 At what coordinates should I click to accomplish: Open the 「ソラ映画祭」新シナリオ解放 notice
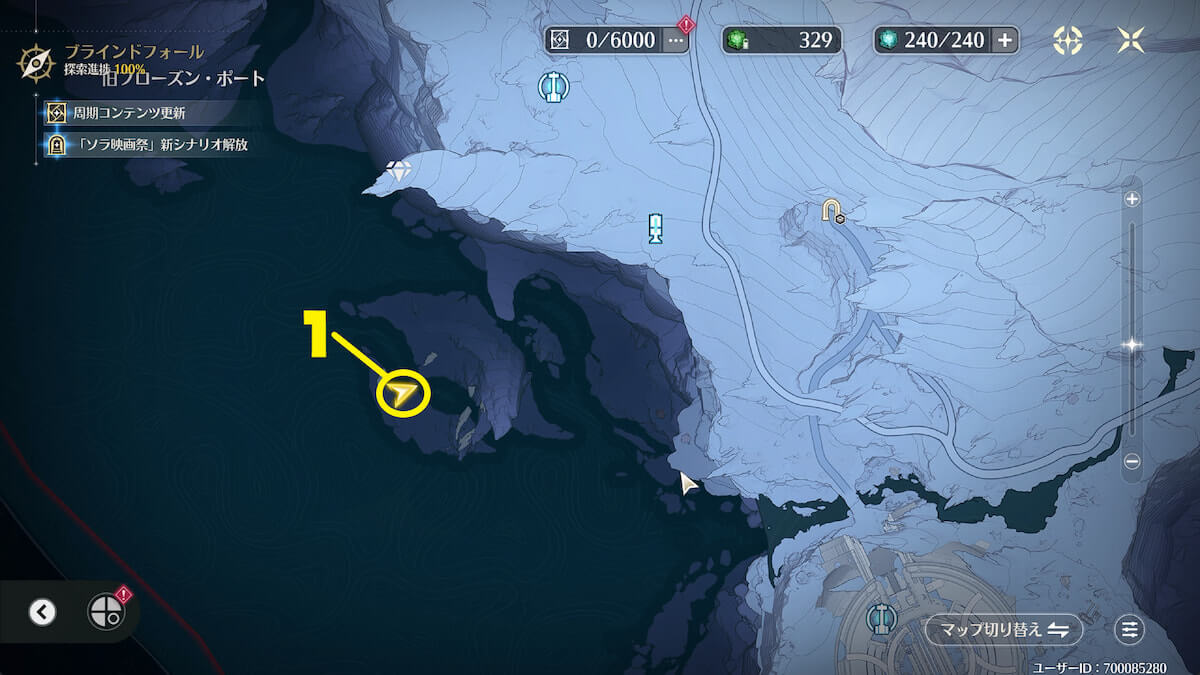coord(148,145)
